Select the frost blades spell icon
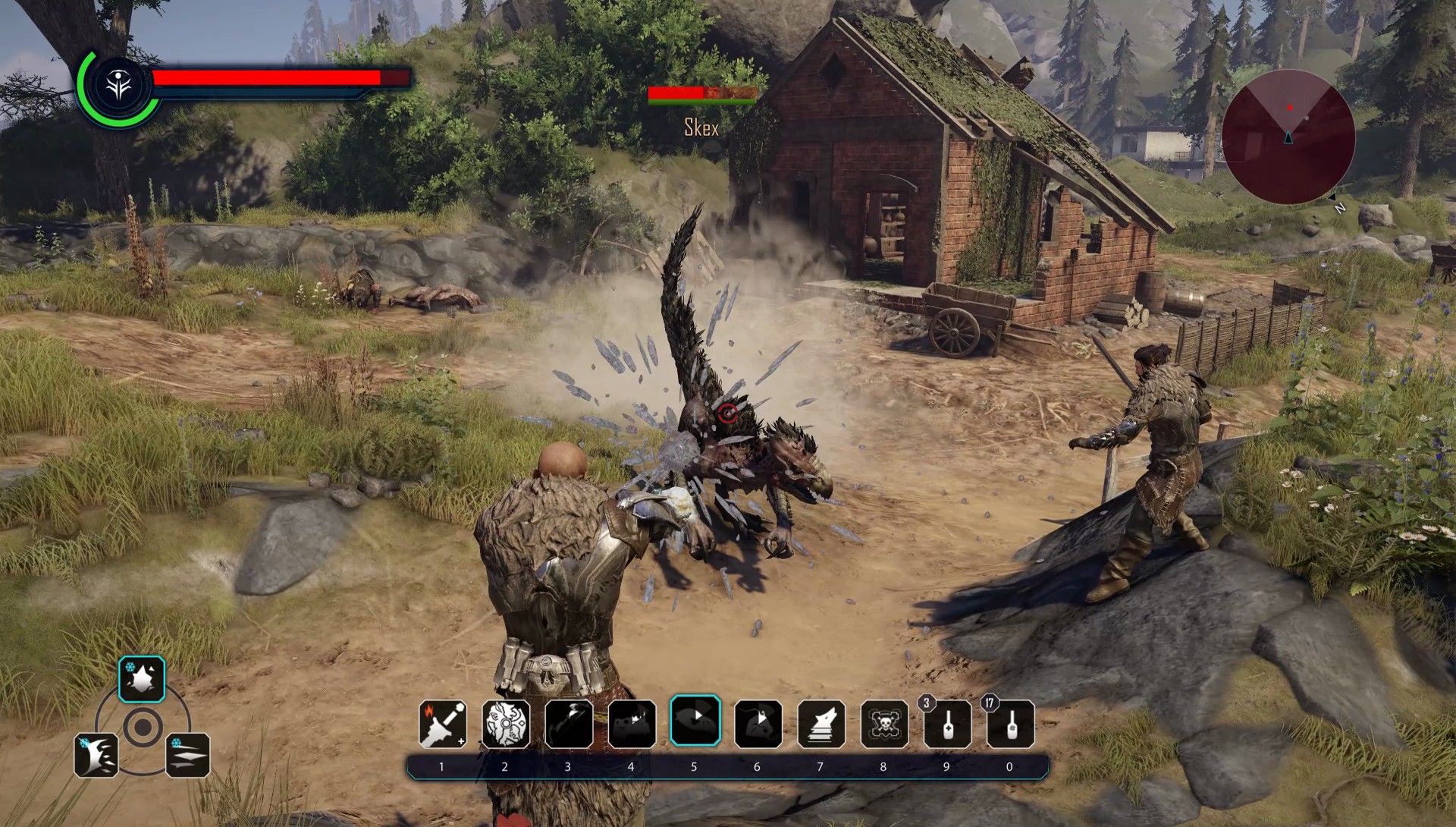This screenshot has width=1456, height=827. (x=187, y=755)
